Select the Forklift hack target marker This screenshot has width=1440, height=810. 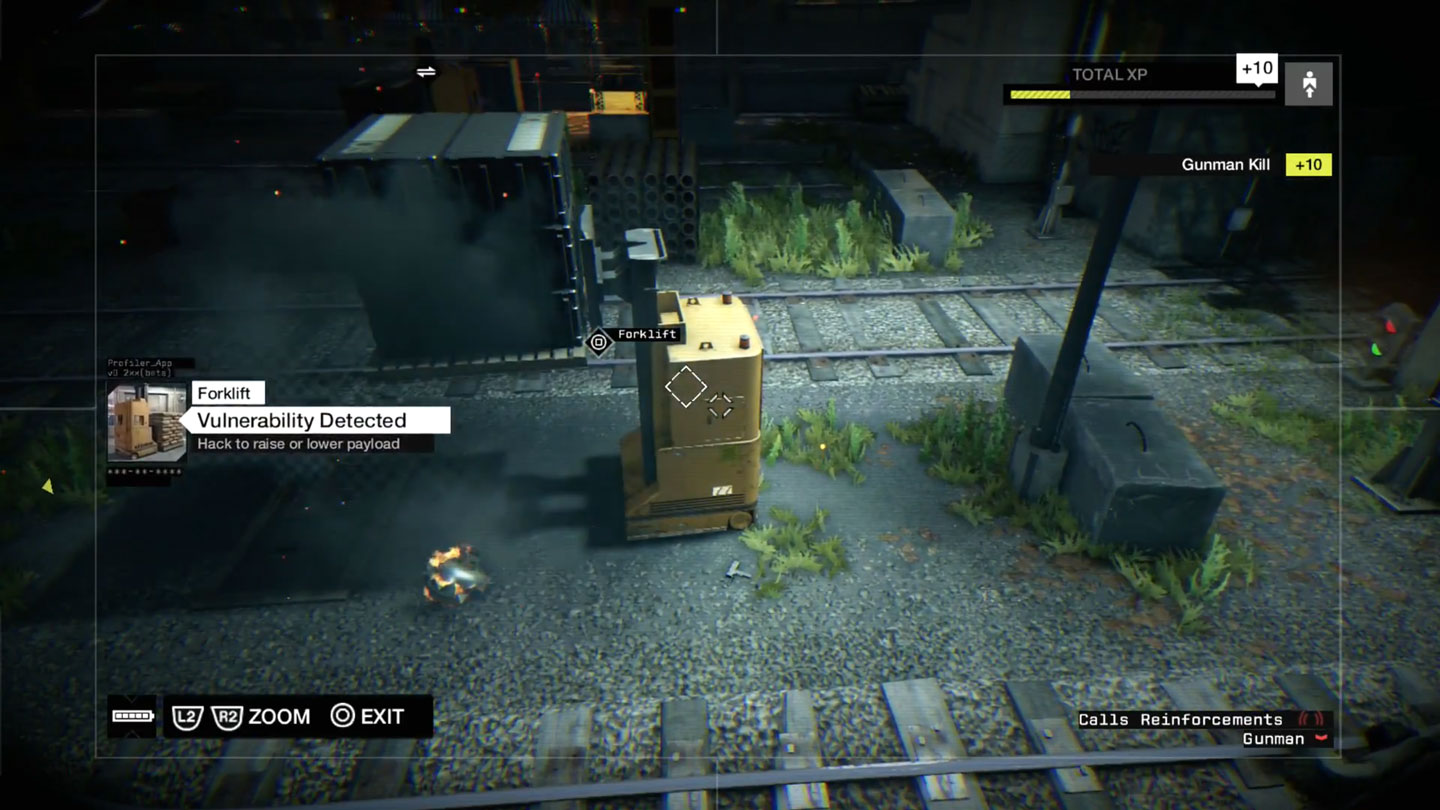598,342
